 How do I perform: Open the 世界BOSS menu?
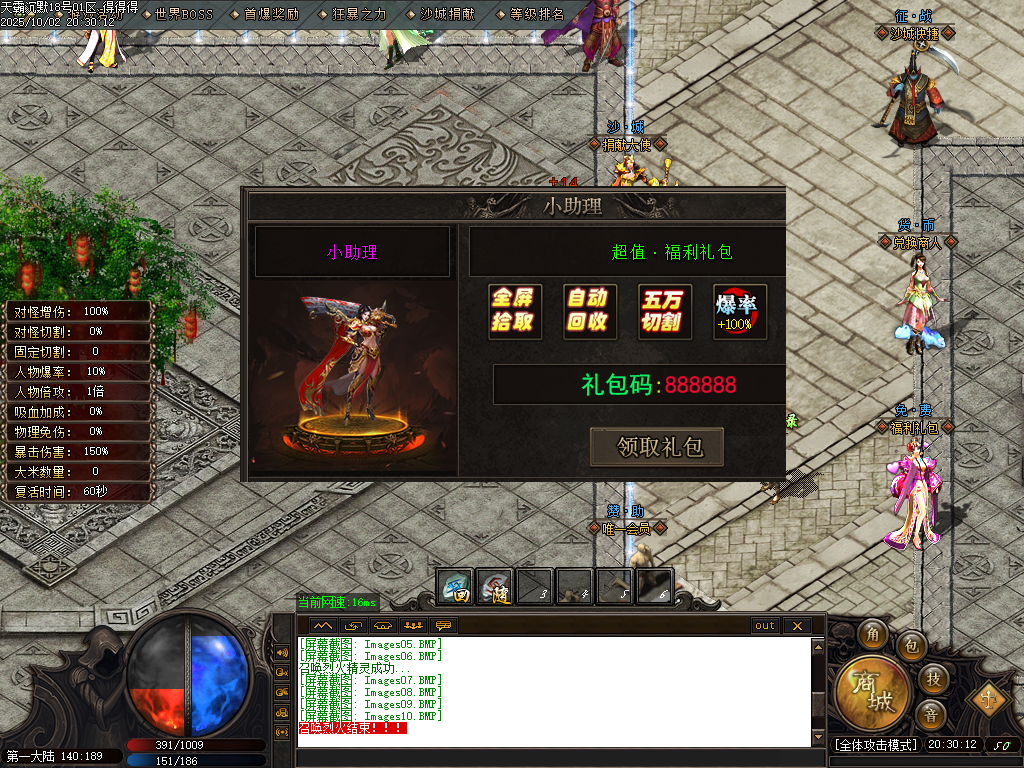[x=184, y=14]
